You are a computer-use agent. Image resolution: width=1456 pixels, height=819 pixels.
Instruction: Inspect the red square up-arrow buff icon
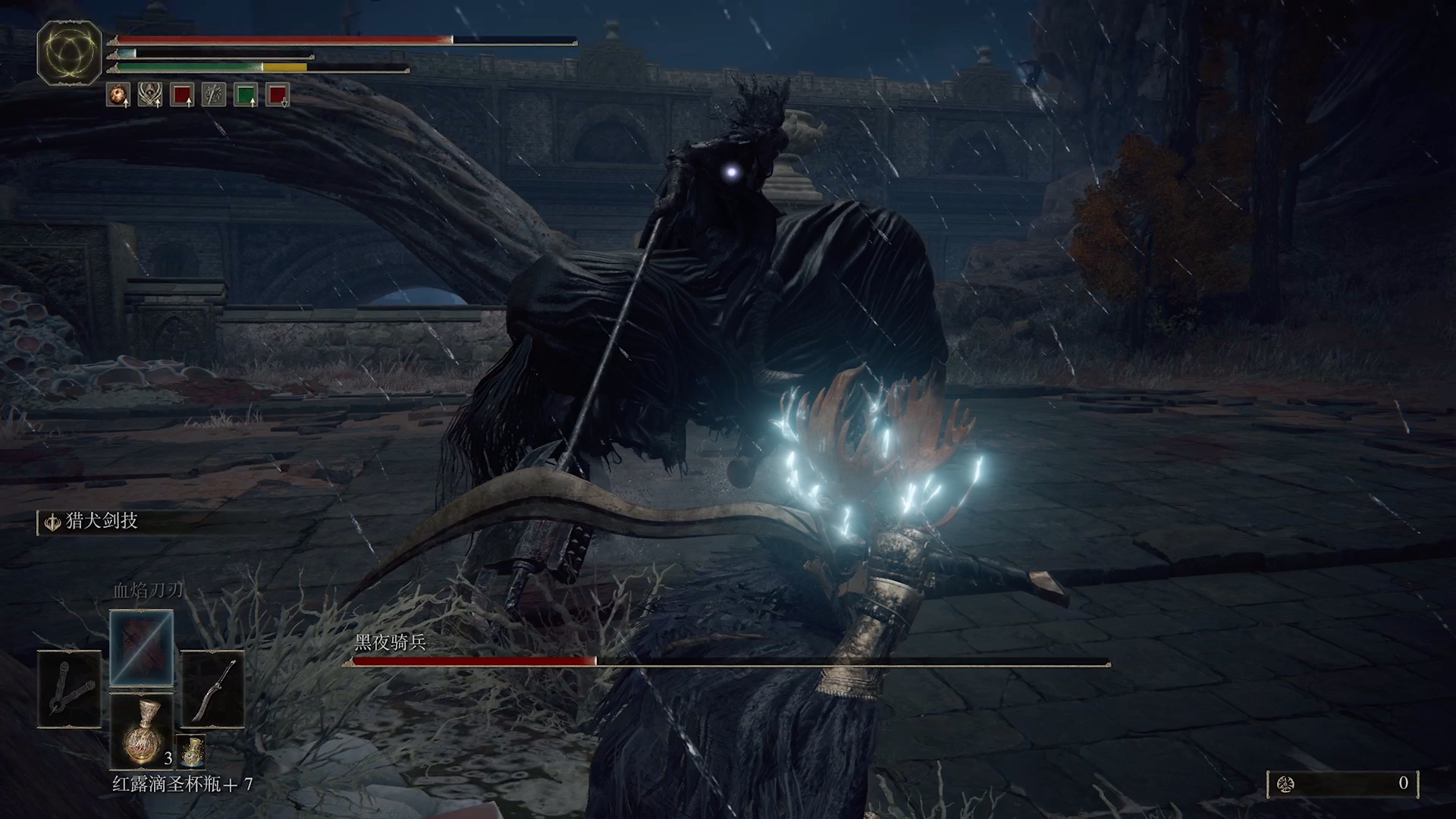tap(182, 95)
